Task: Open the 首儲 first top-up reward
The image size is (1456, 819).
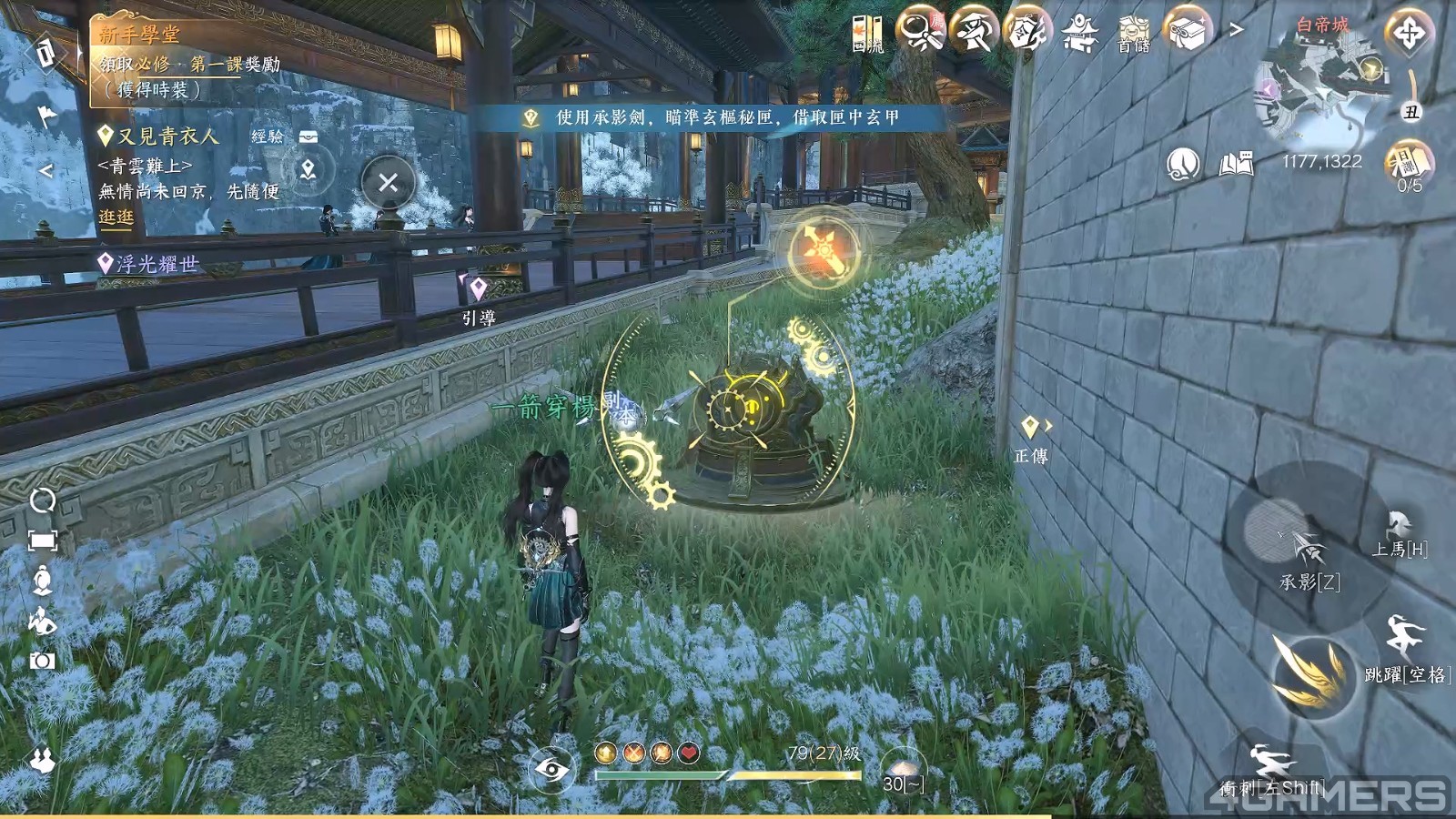Action: click(1134, 34)
